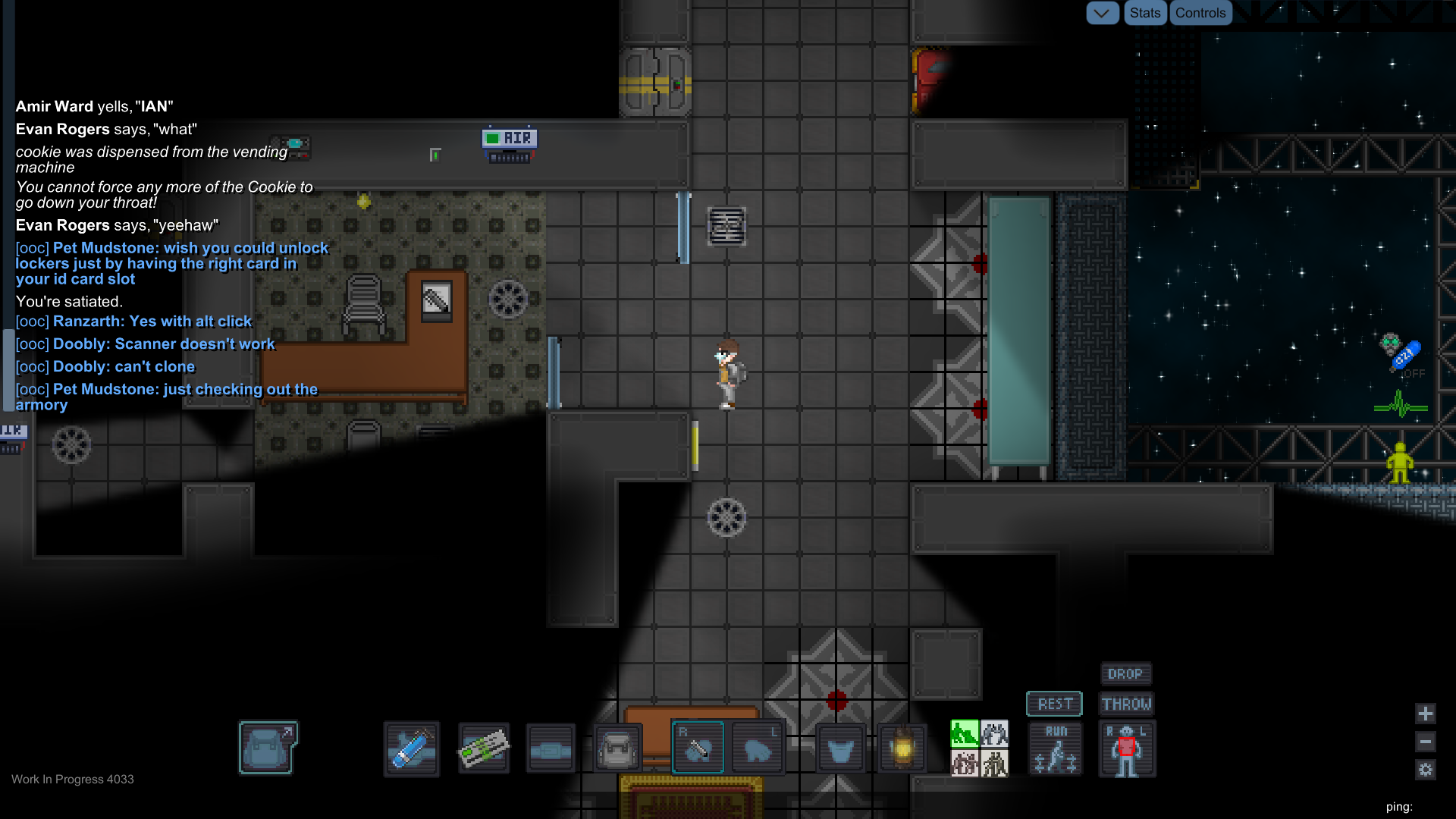Click the belt equipment slot
The width and height of the screenshot is (1456, 819).
point(551,749)
